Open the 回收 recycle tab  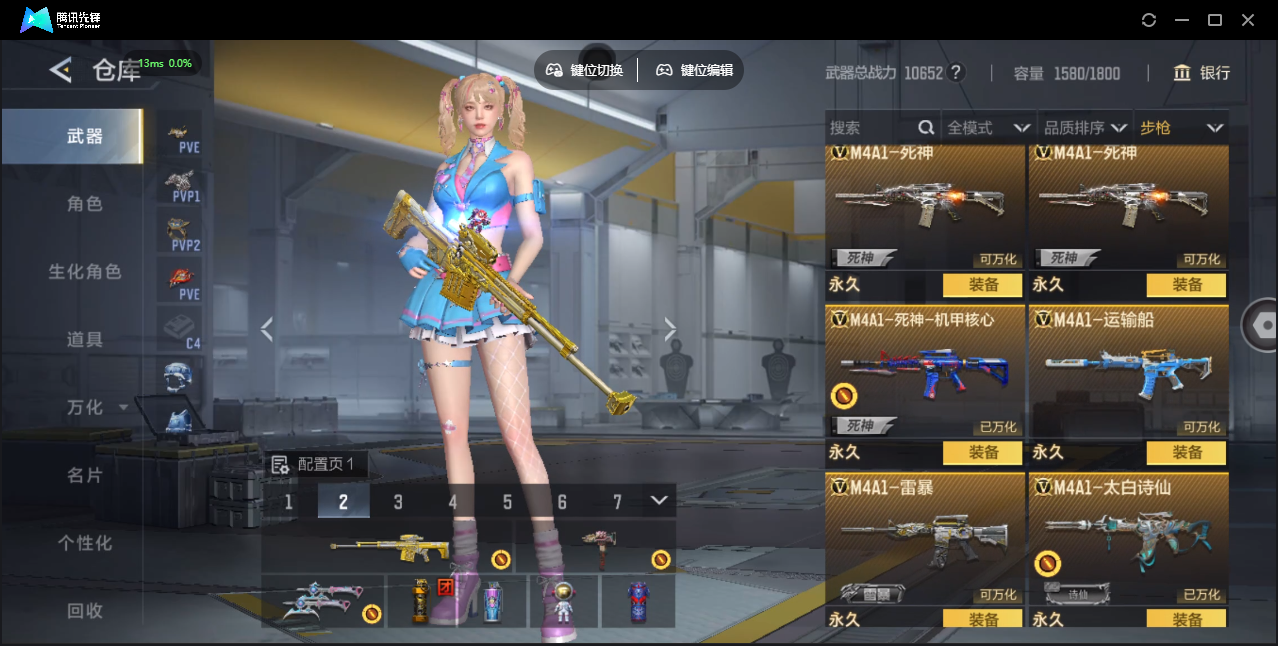click(x=84, y=611)
